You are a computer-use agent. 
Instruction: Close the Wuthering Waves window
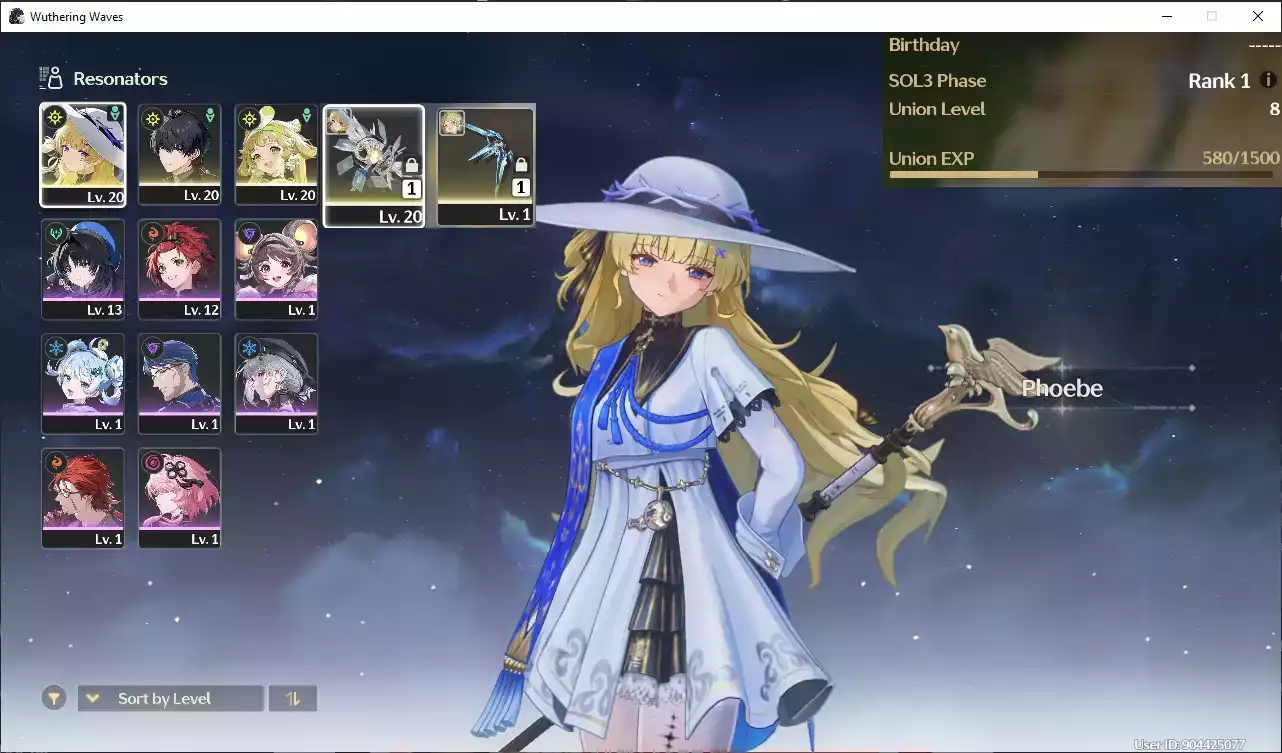1258,16
